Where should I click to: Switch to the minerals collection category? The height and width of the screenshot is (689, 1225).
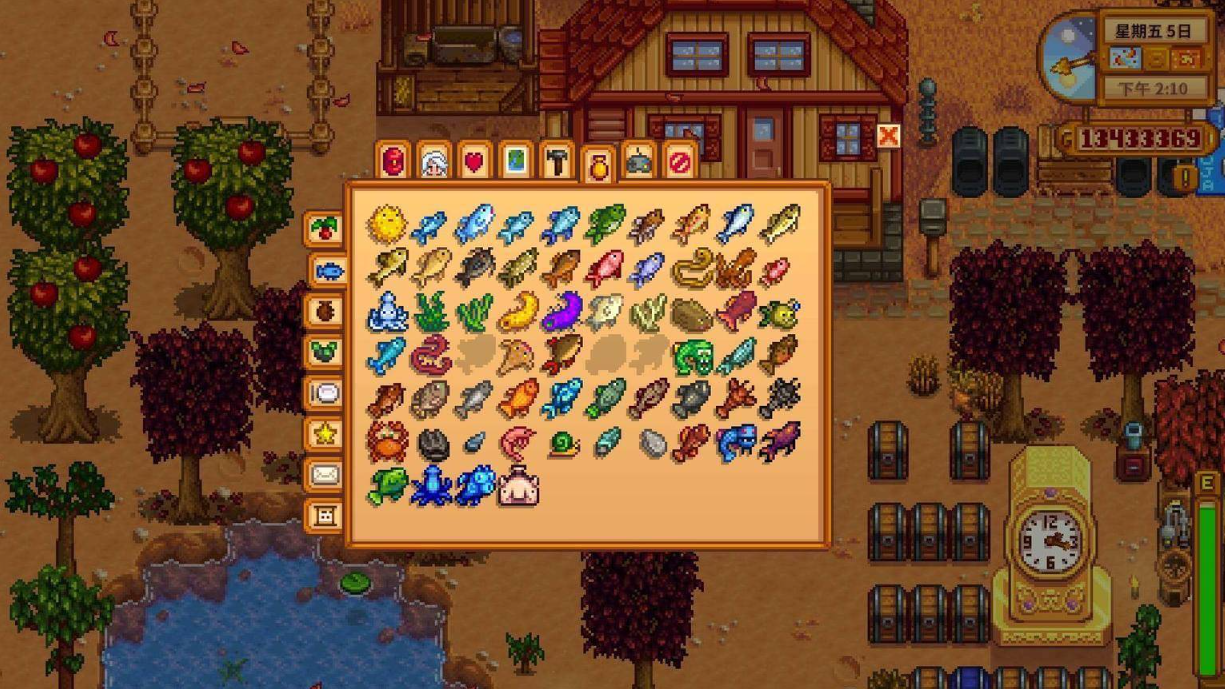(x=324, y=351)
